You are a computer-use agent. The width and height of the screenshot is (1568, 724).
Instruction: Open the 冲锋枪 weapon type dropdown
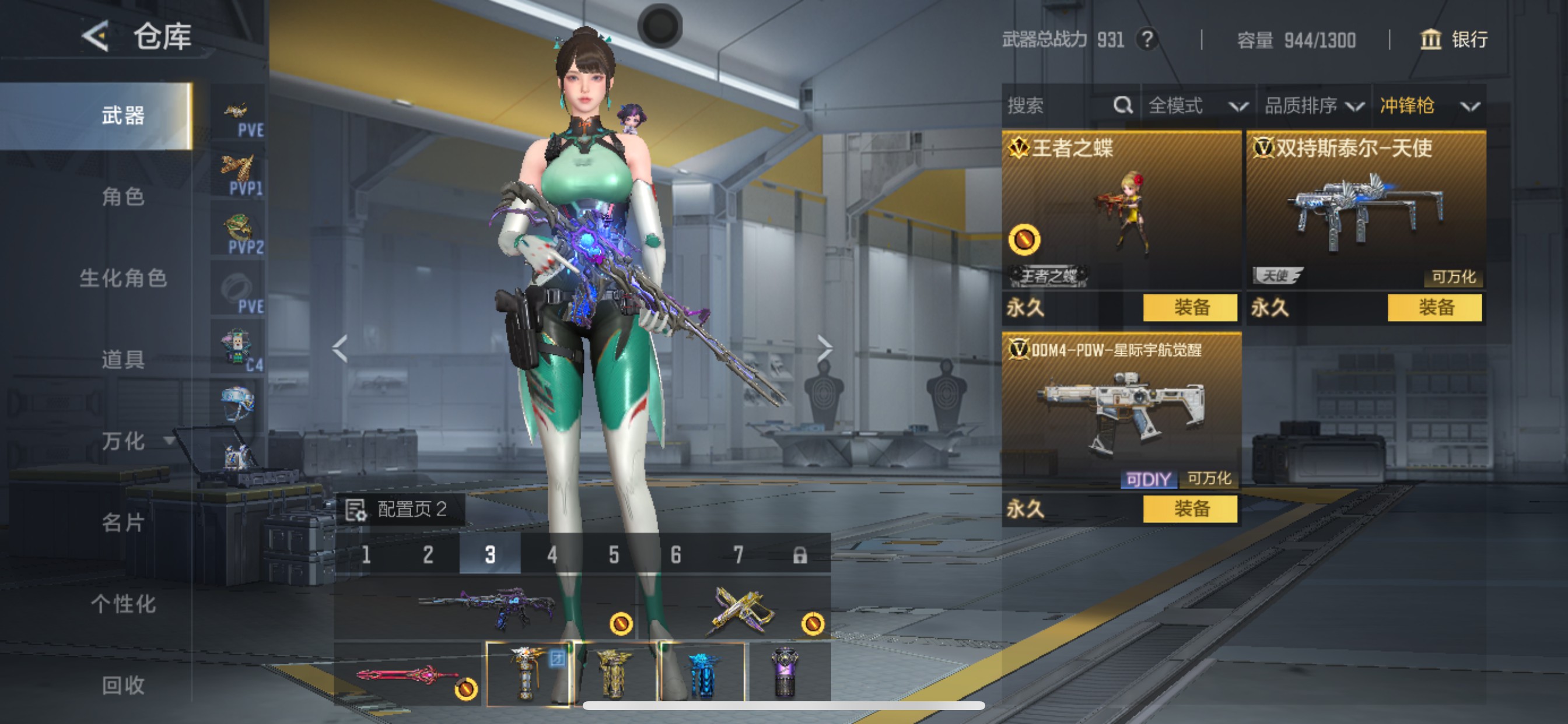(x=1428, y=106)
